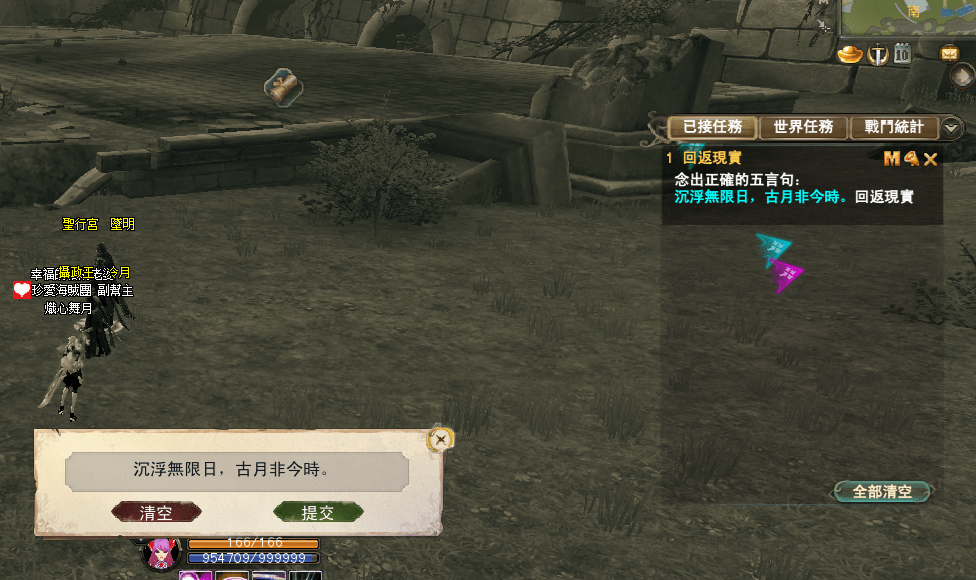Open the 世界任務 tab
Viewport: 976px width, 580px height.
803,128
